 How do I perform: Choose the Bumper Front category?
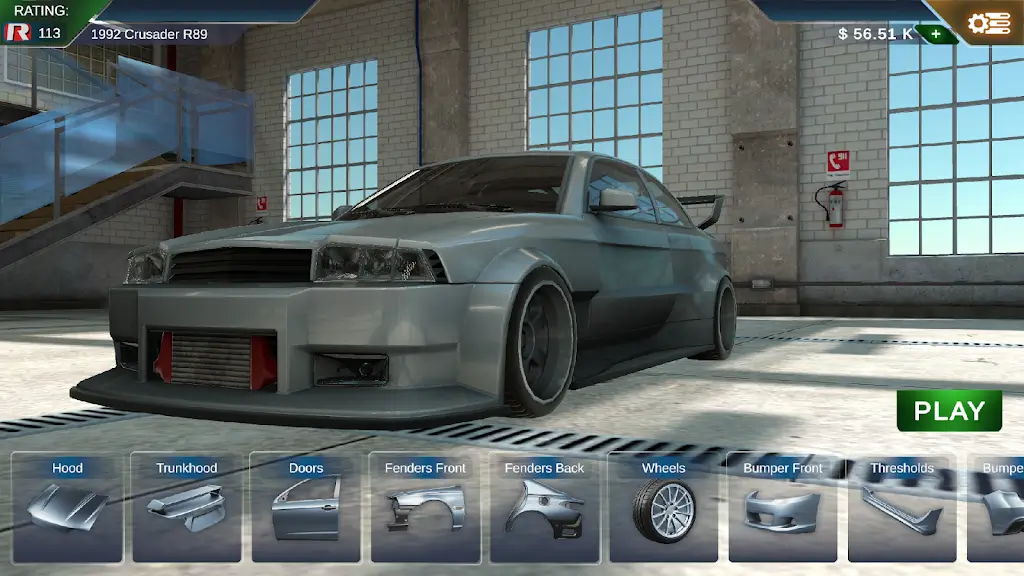tap(782, 506)
